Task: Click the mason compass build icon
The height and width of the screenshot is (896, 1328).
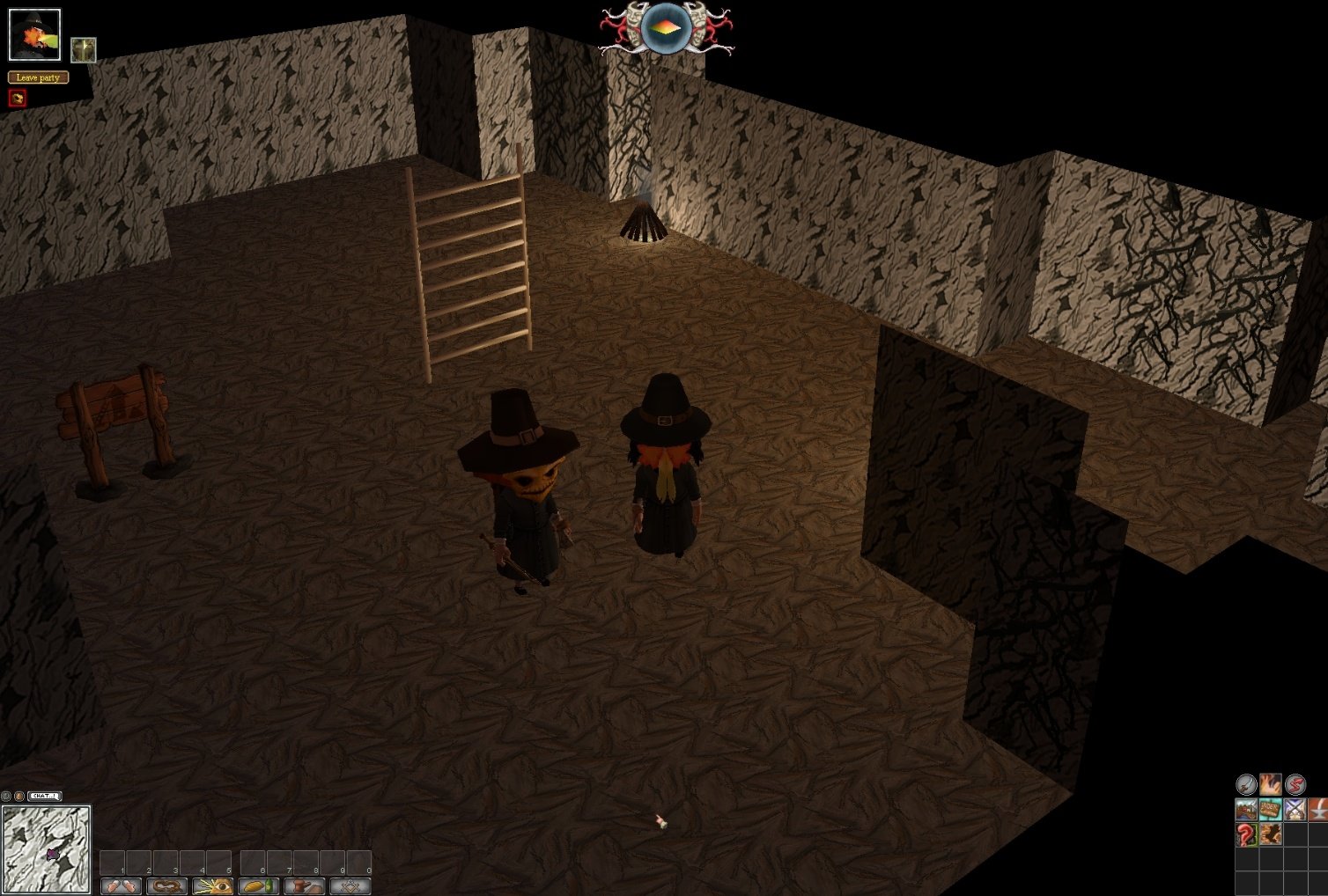Action: tap(350, 886)
